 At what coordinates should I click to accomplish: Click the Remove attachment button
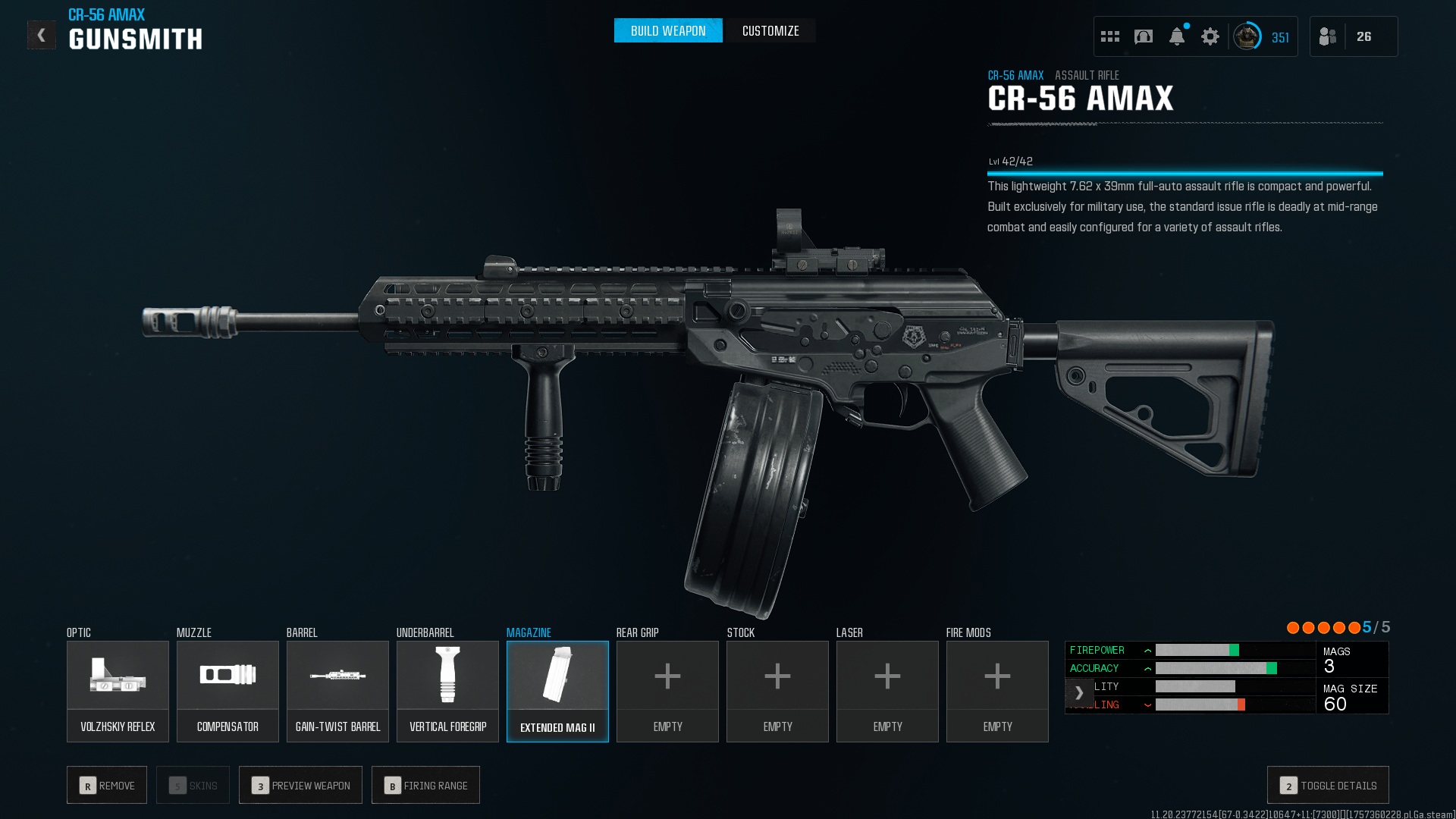107,786
